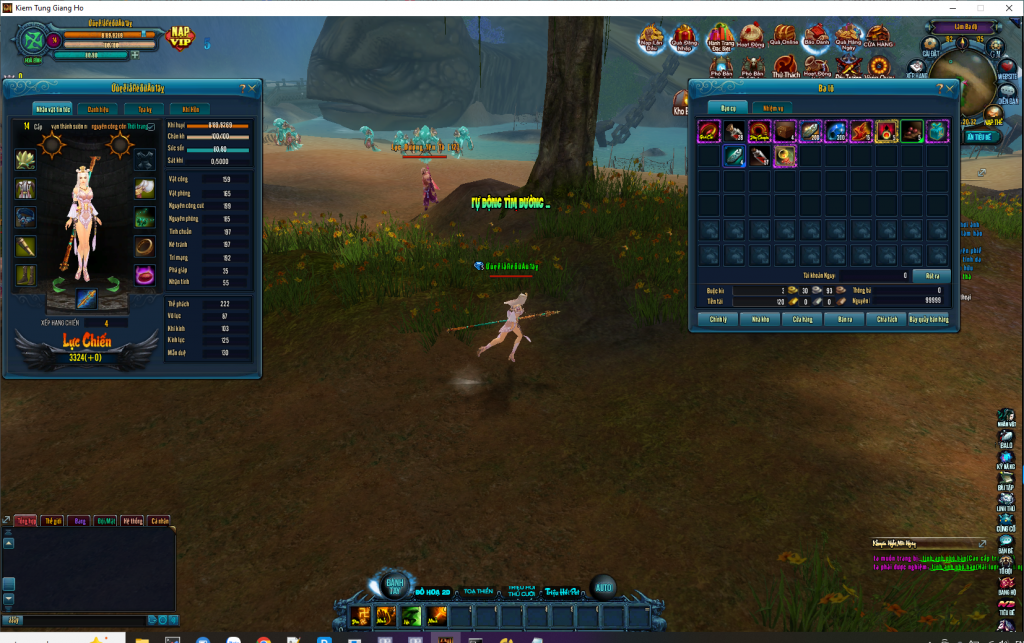Select the wooden chest item slot
This screenshot has width=1024, height=643.
785,131
